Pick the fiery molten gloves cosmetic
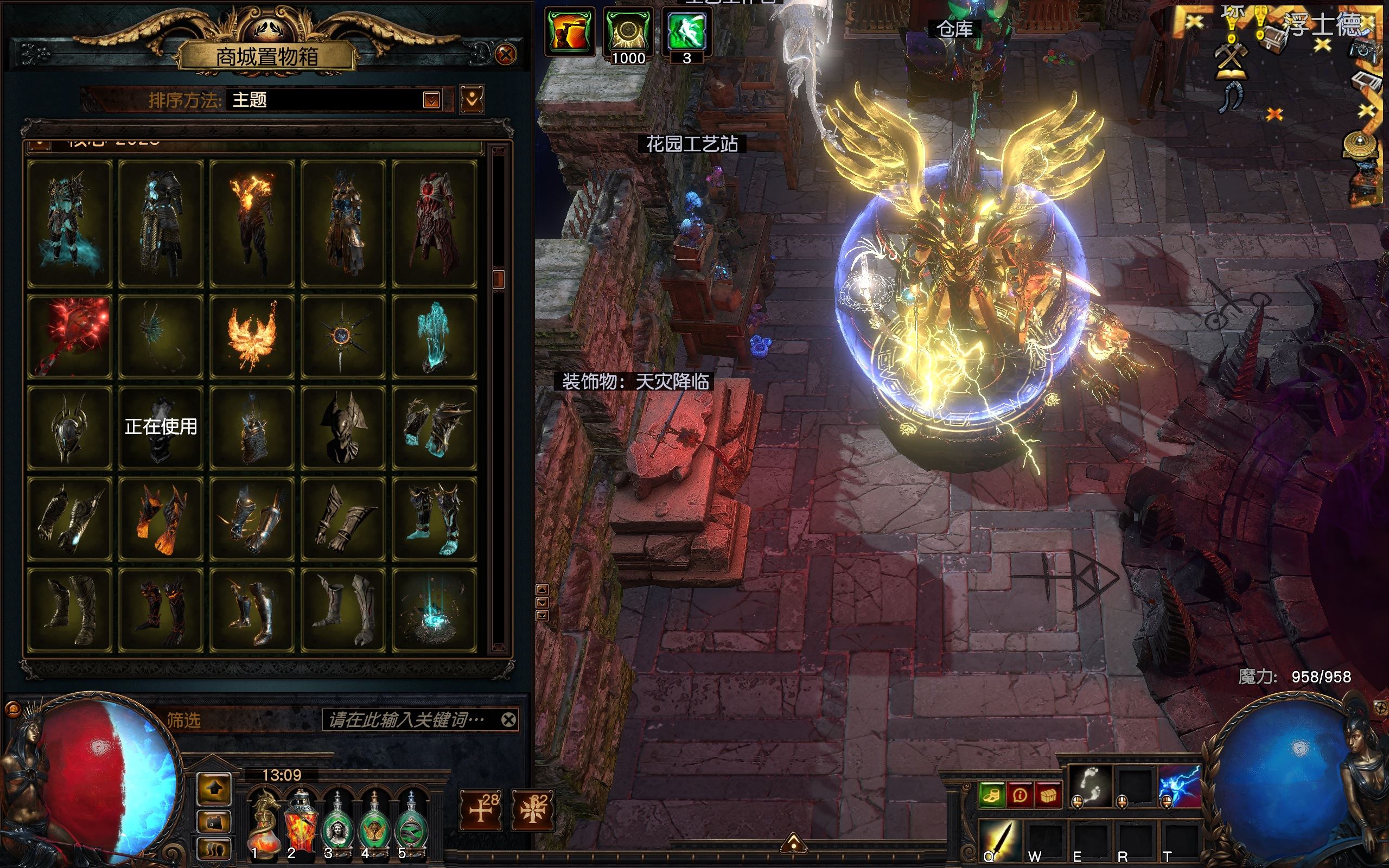The image size is (1389, 868). coord(161,519)
